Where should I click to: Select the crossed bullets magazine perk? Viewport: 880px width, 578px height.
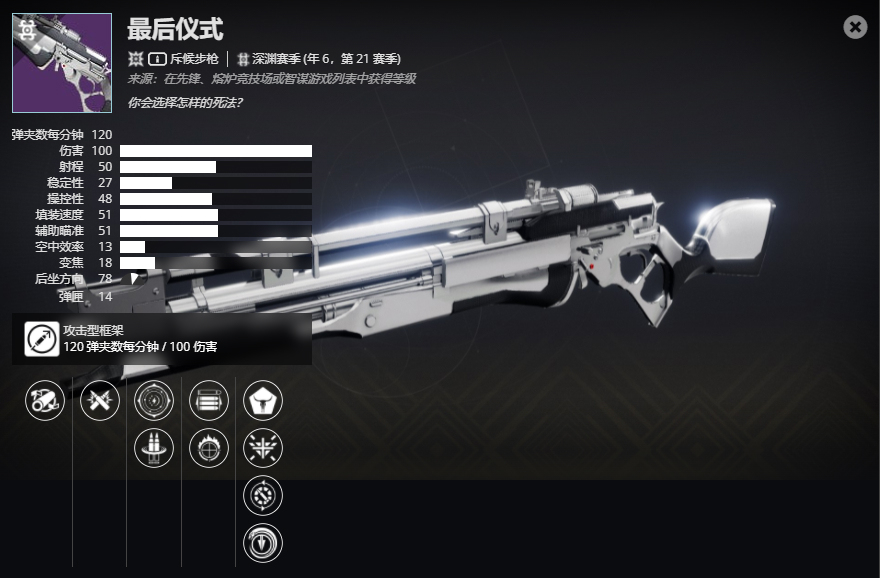pos(100,401)
